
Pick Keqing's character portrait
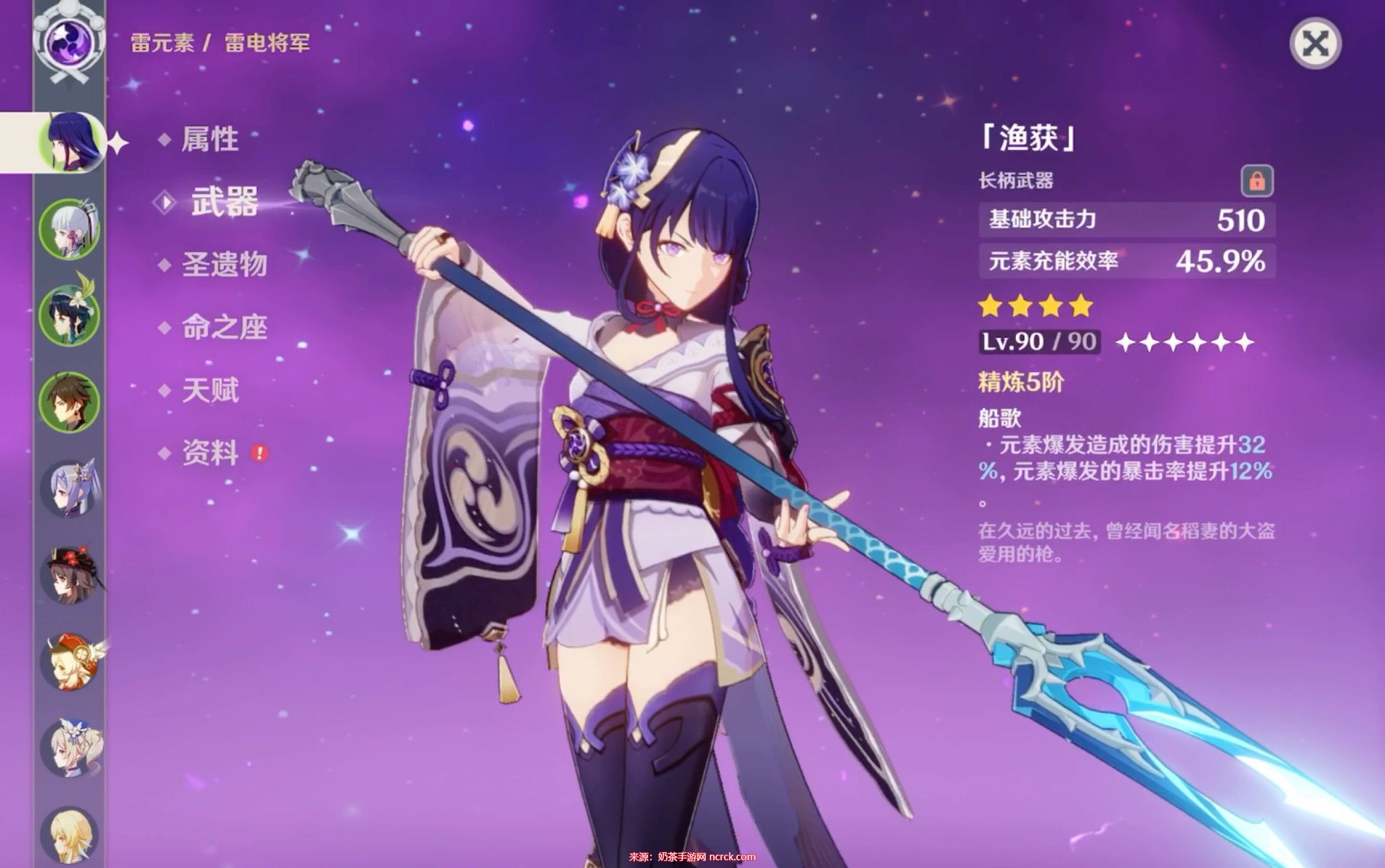[x=69, y=488]
